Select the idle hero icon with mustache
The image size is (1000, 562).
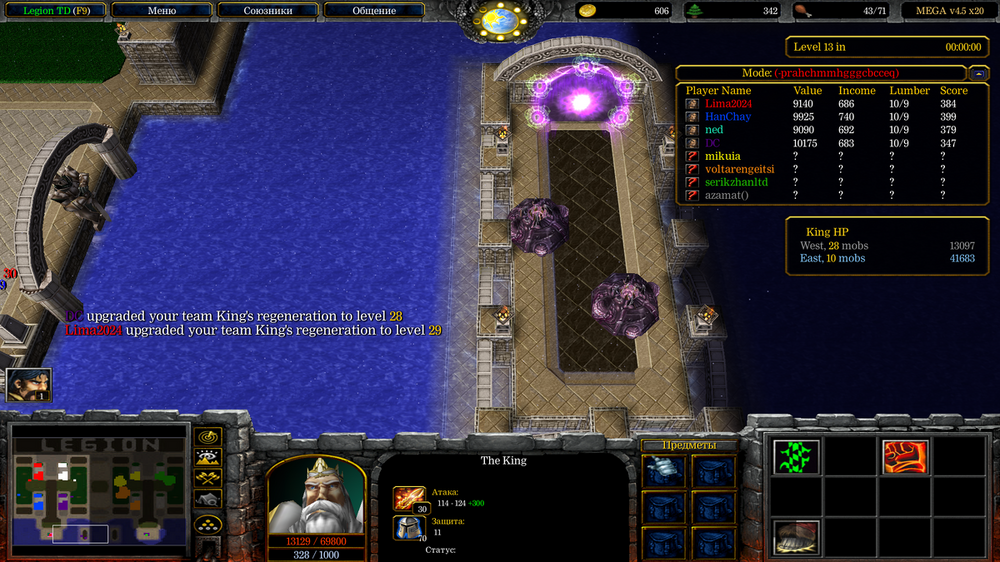28,385
